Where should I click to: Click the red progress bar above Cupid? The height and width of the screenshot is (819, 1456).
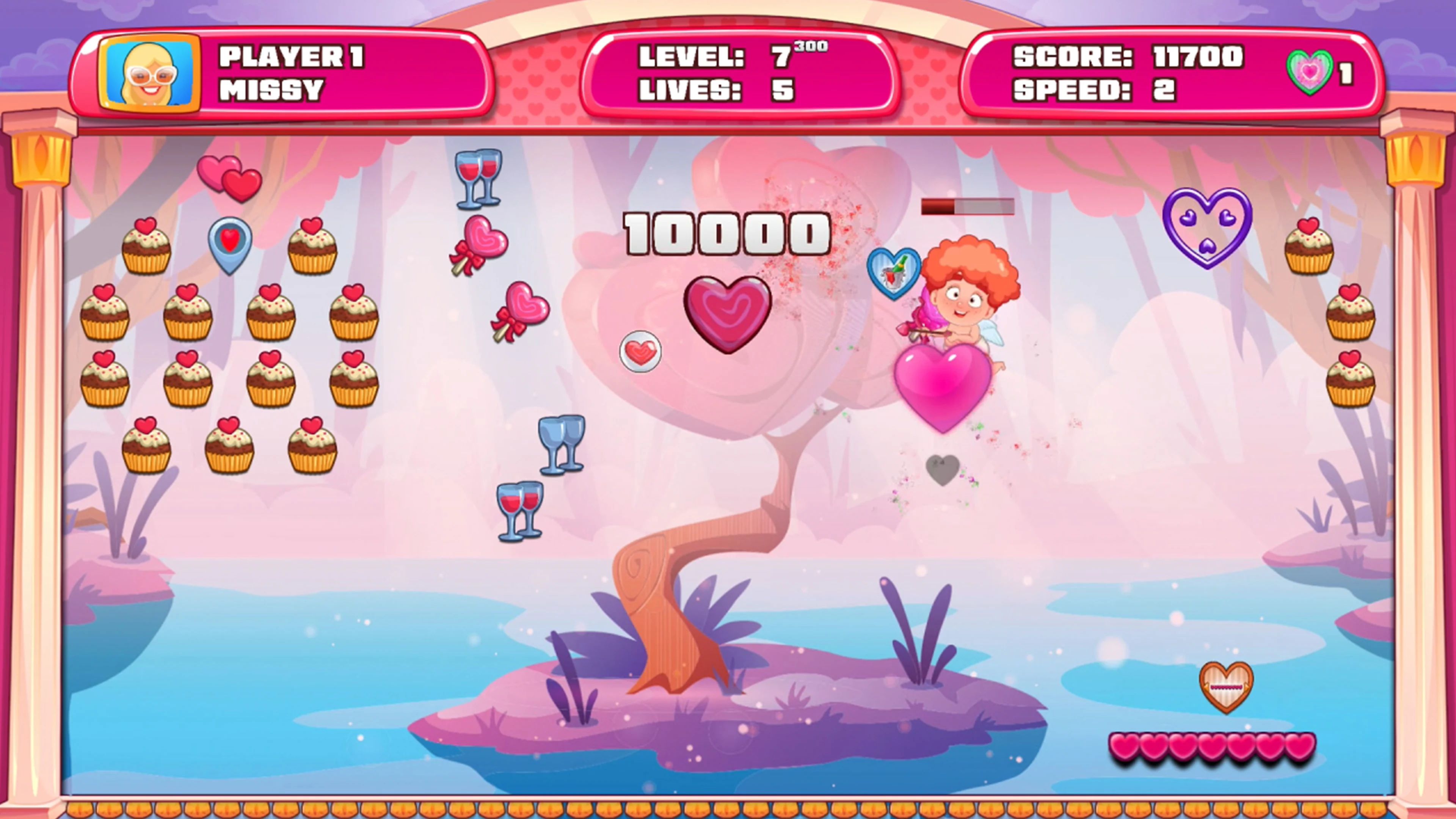[x=968, y=207]
